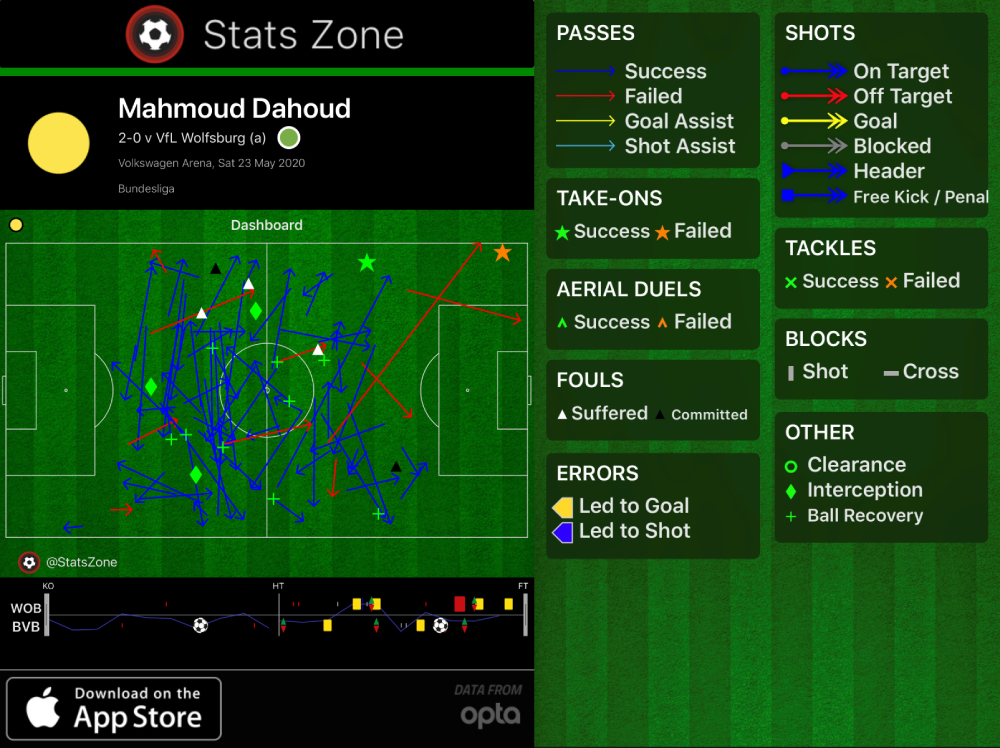This screenshot has height=748, width=1000.
Task: Click the green Wolfsburg badge beside the score
Action: tap(289, 137)
